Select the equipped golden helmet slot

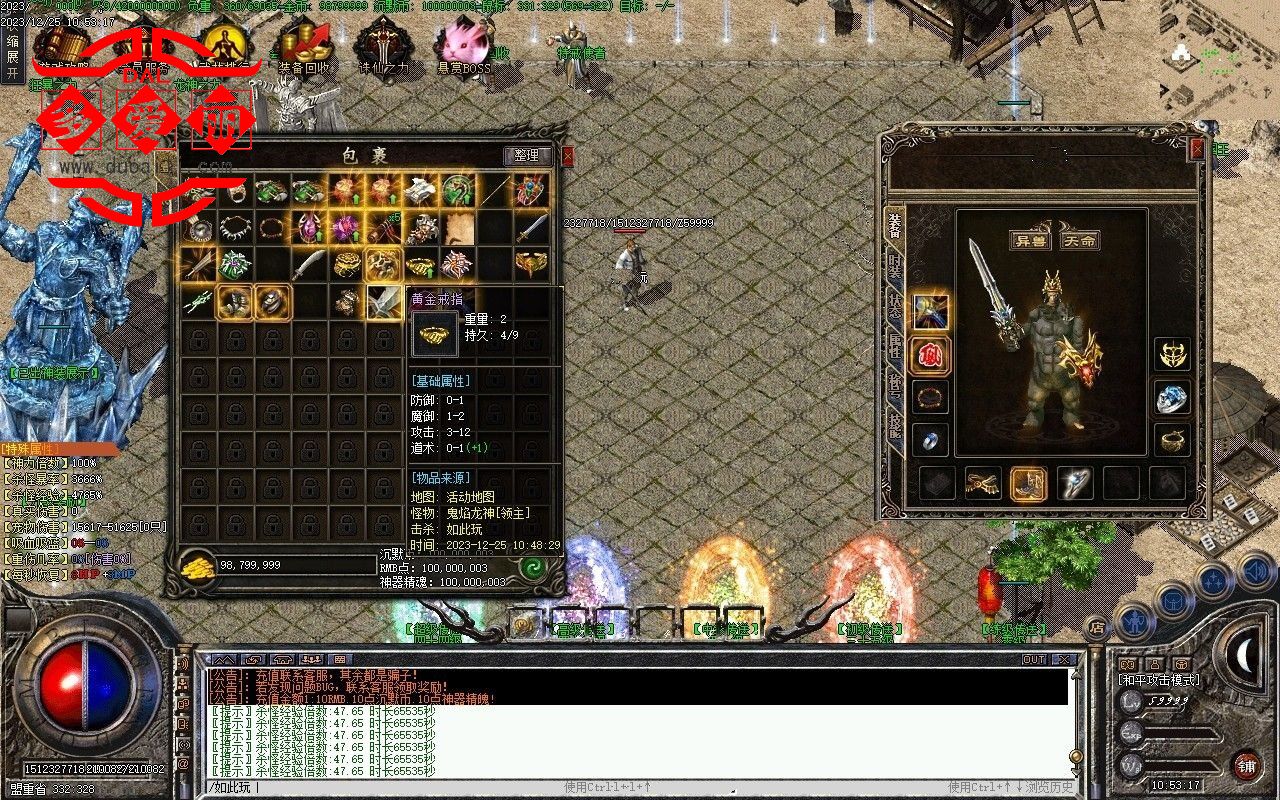tap(1172, 354)
